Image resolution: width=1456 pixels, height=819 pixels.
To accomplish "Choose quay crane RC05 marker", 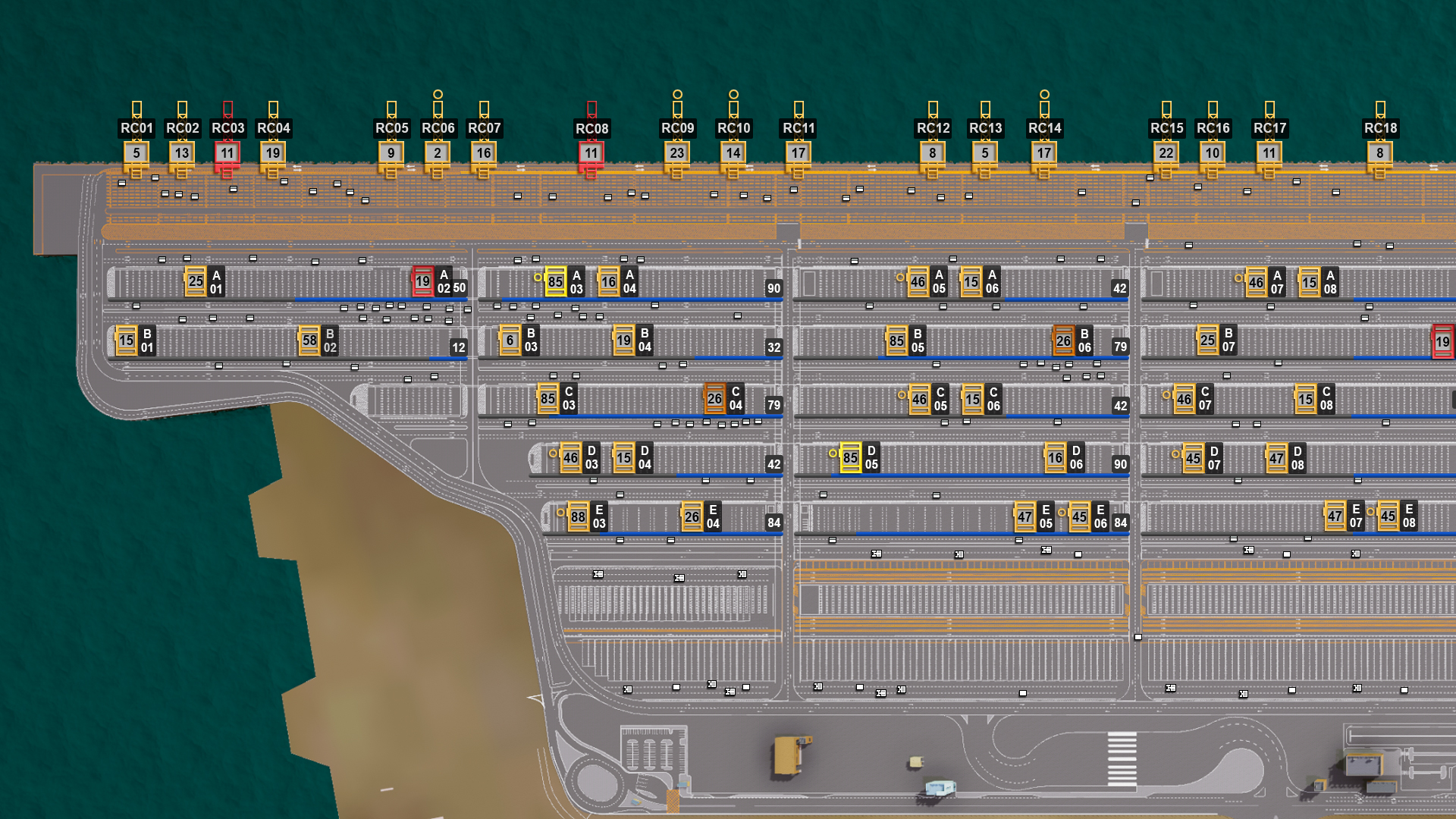I will coord(391,153).
